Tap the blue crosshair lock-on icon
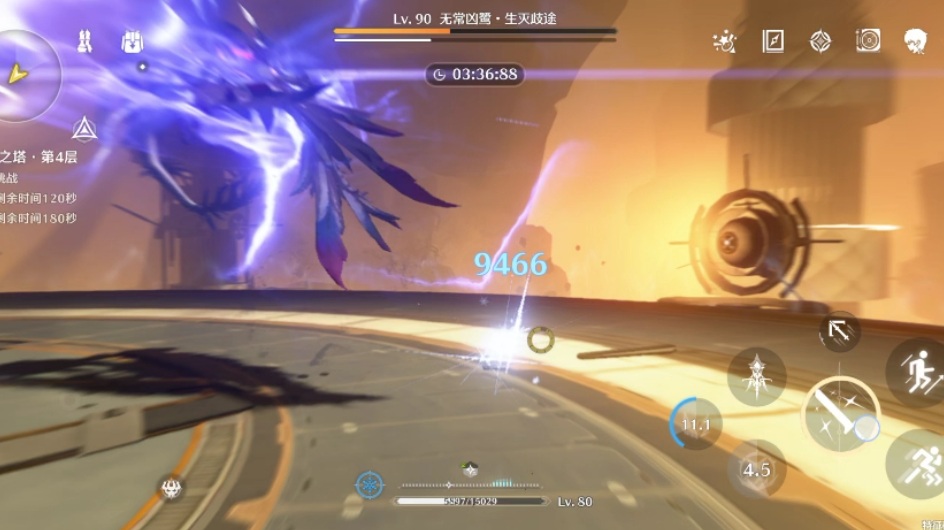This screenshot has height=530, width=944. coord(370,486)
